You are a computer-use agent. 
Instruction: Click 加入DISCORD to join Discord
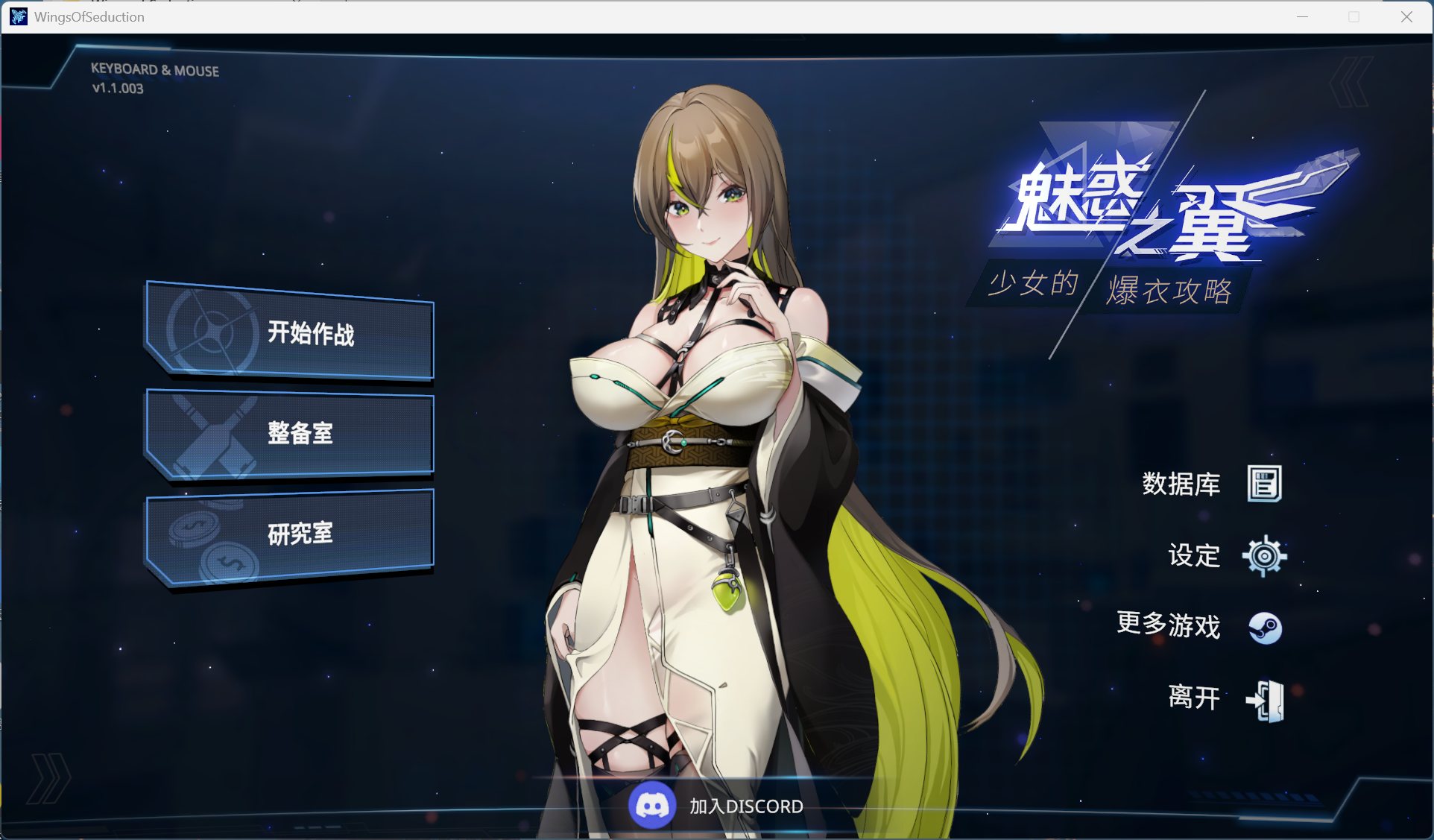coord(746,806)
